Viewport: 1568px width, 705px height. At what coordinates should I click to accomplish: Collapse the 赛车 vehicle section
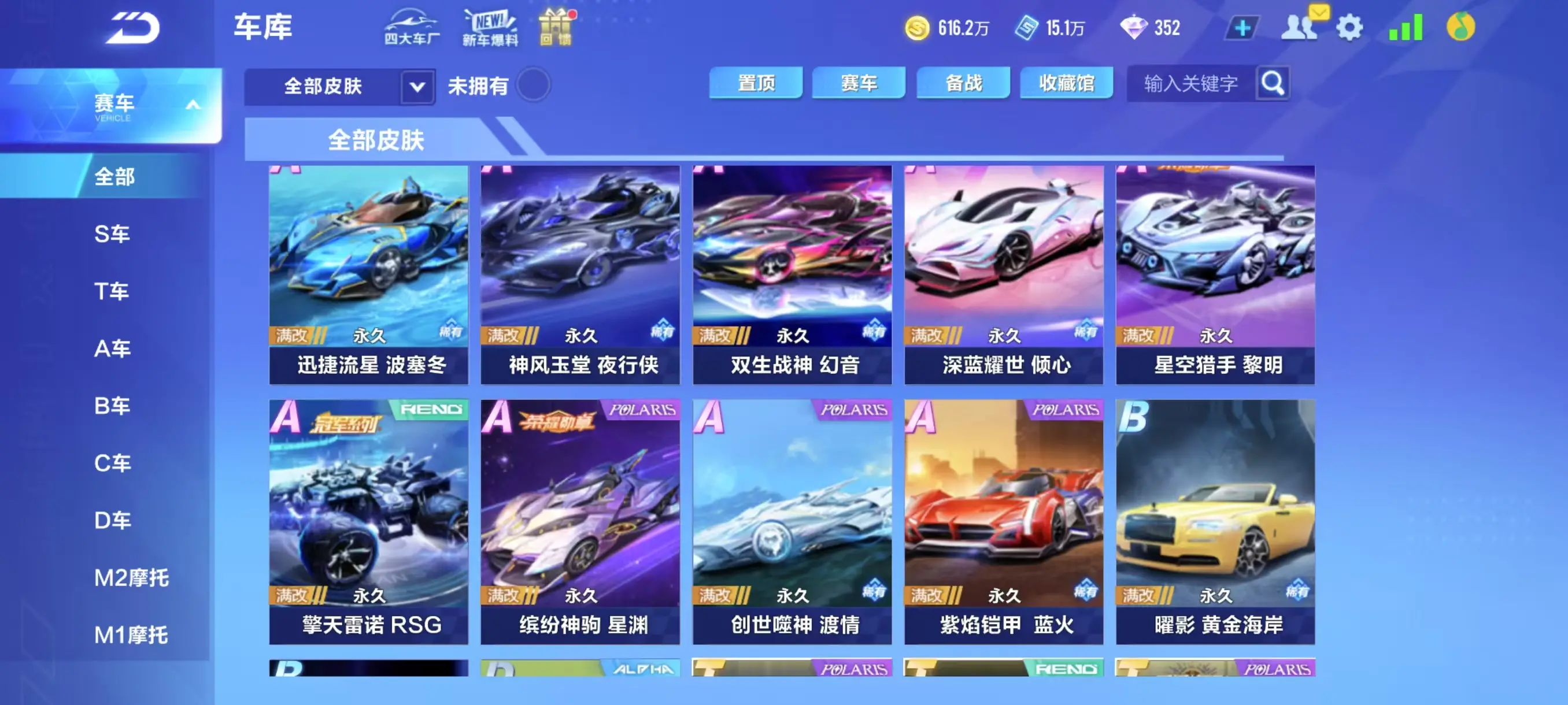pos(194,103)
